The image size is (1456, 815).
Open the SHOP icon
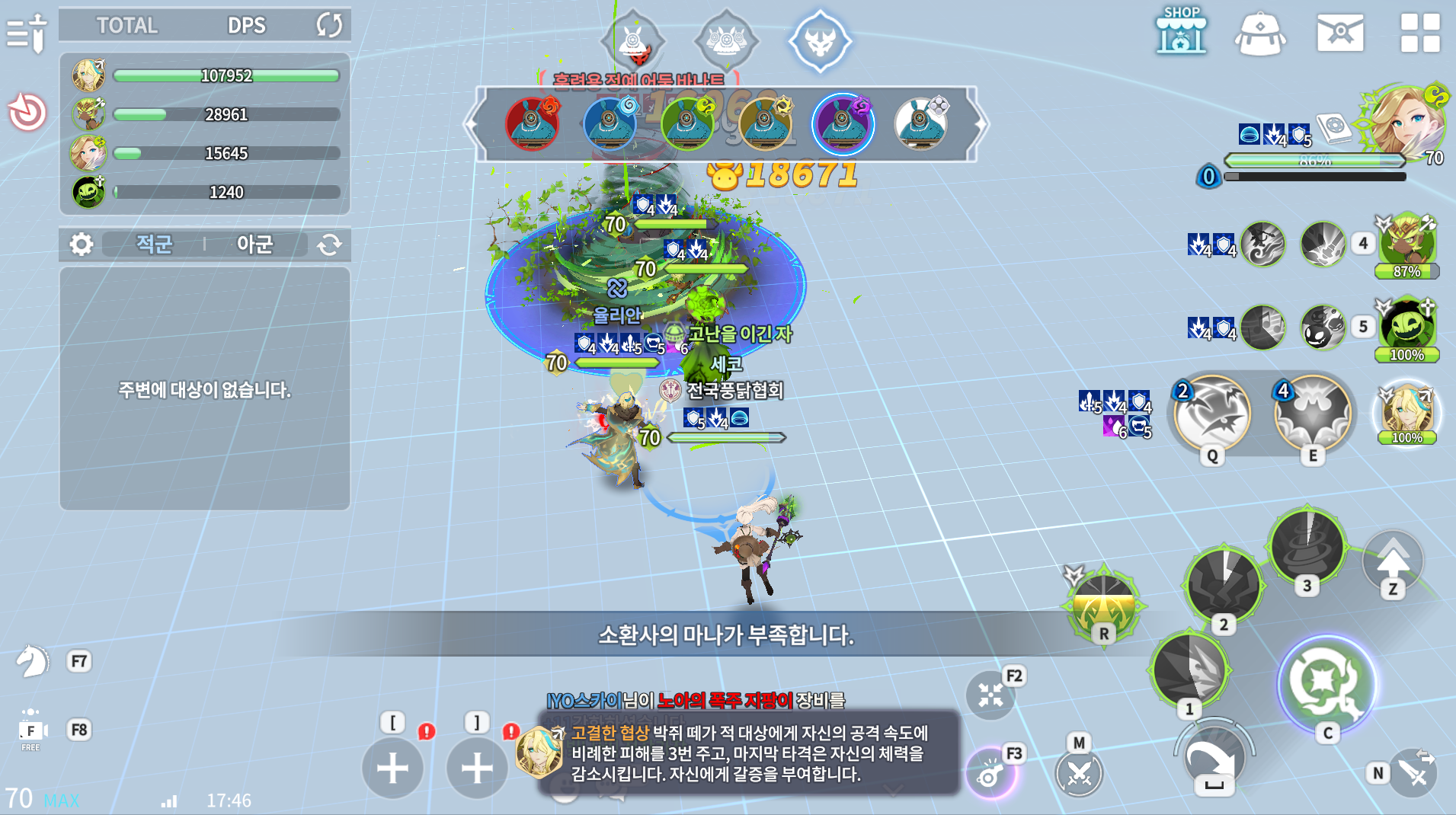pos(1181,32)
